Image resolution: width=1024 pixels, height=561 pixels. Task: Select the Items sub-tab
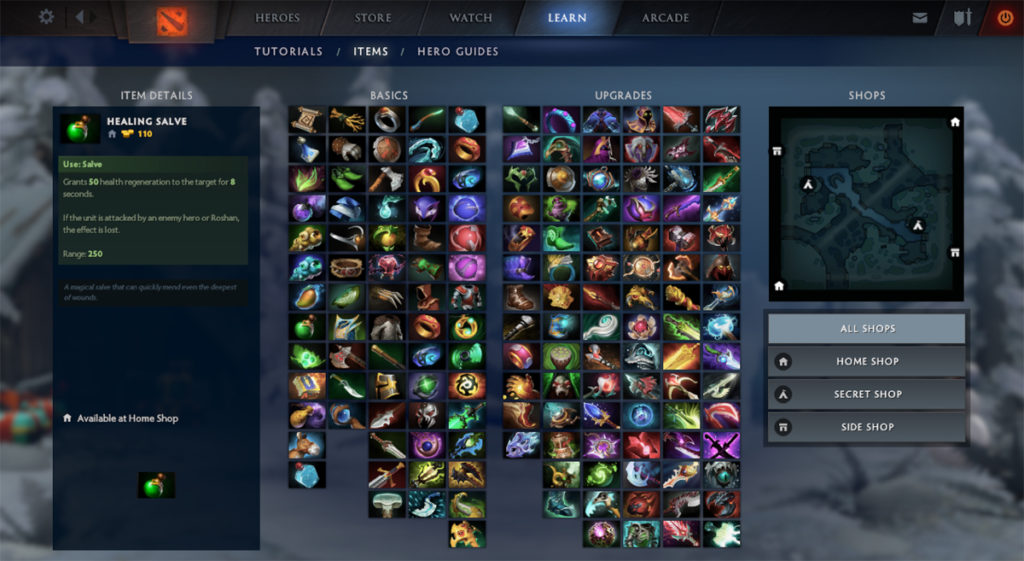(370, 51)
